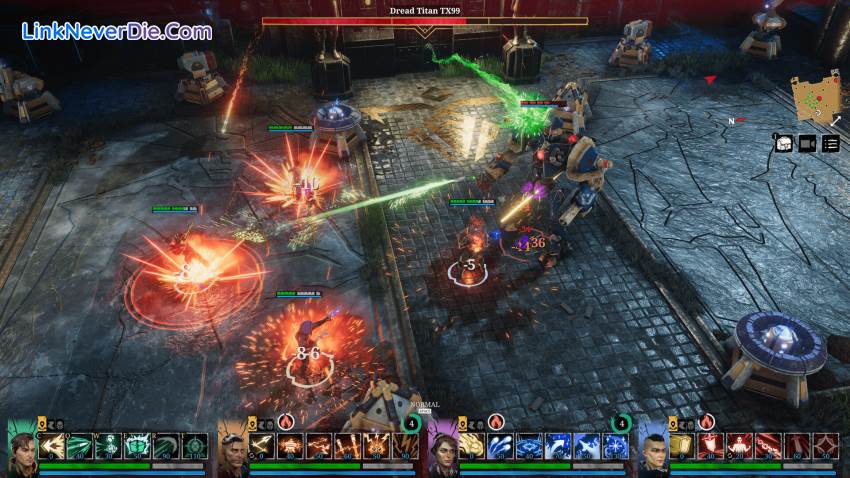Viewport: 850px width, 478px height.
Task: Select the mohawk hero portrait
Action: pos(652,448)
